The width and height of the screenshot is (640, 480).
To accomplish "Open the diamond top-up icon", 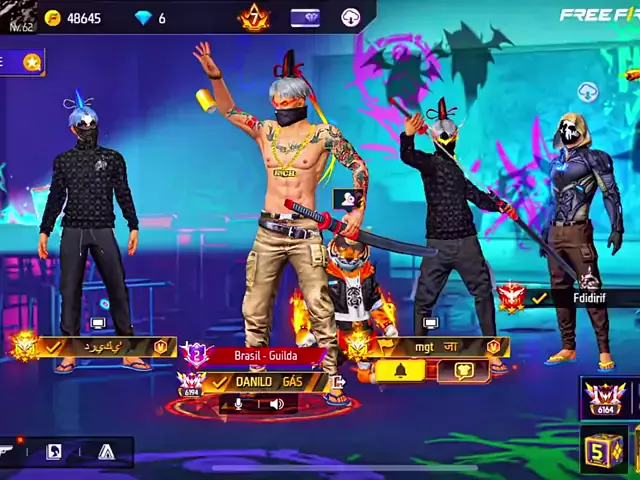I will pyautogui.click(x=142, y=18).
